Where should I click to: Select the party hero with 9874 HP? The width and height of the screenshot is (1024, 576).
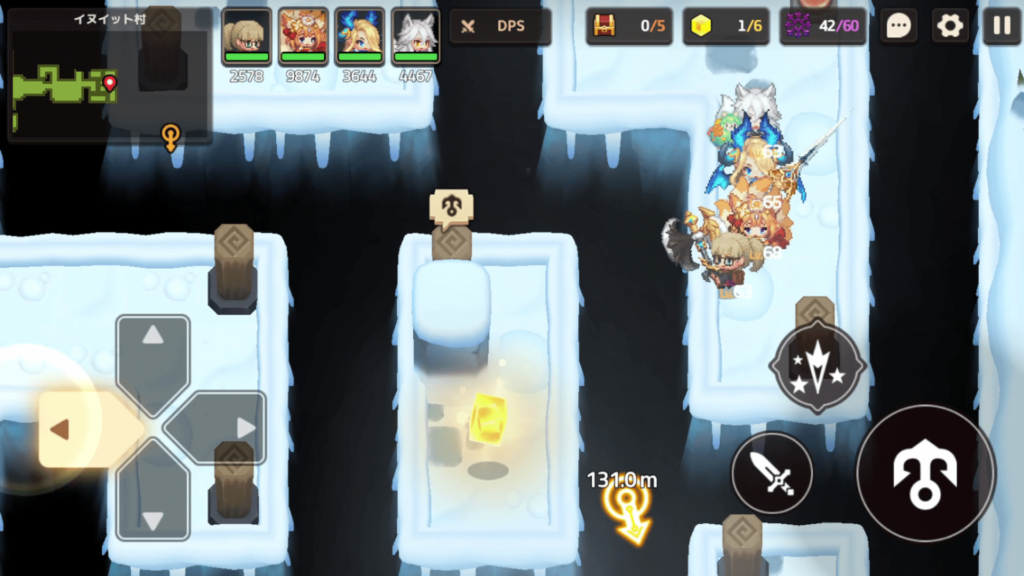[303, 37]
